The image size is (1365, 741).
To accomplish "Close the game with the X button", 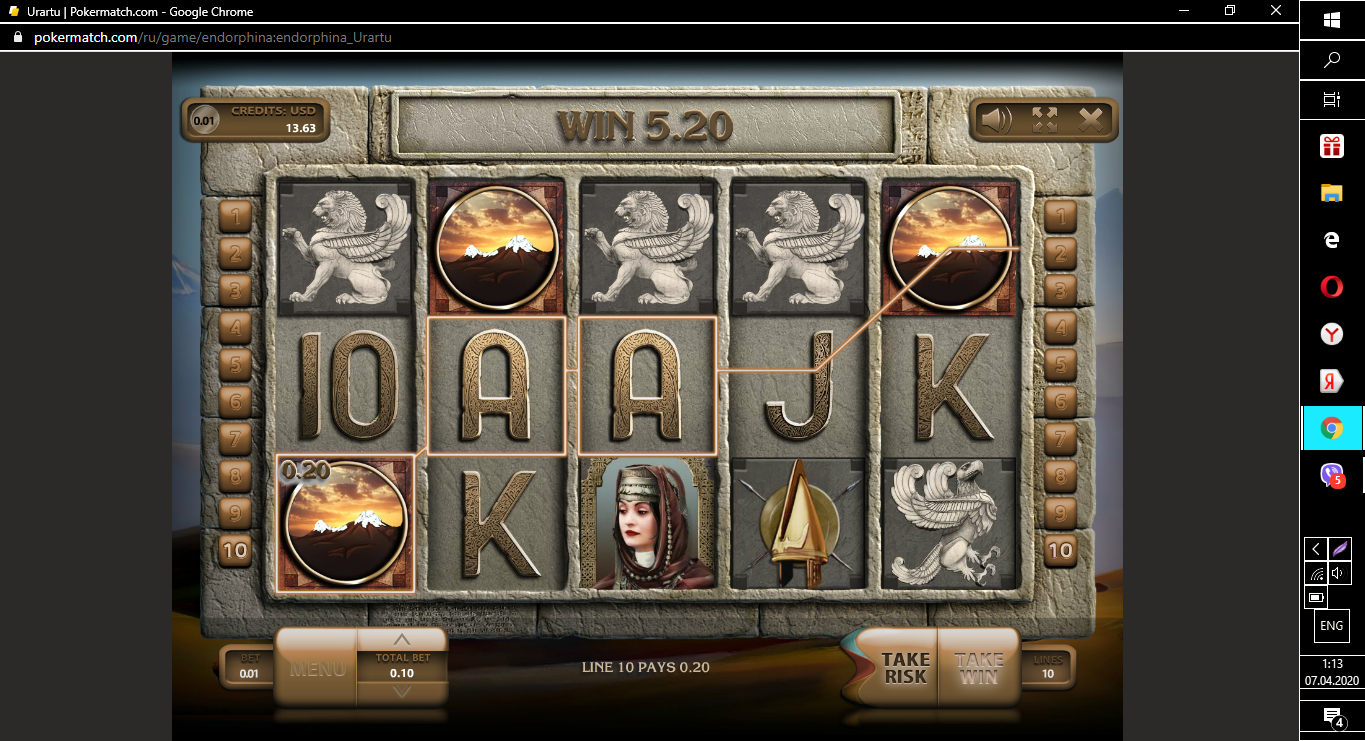I will click(1091, 120).
